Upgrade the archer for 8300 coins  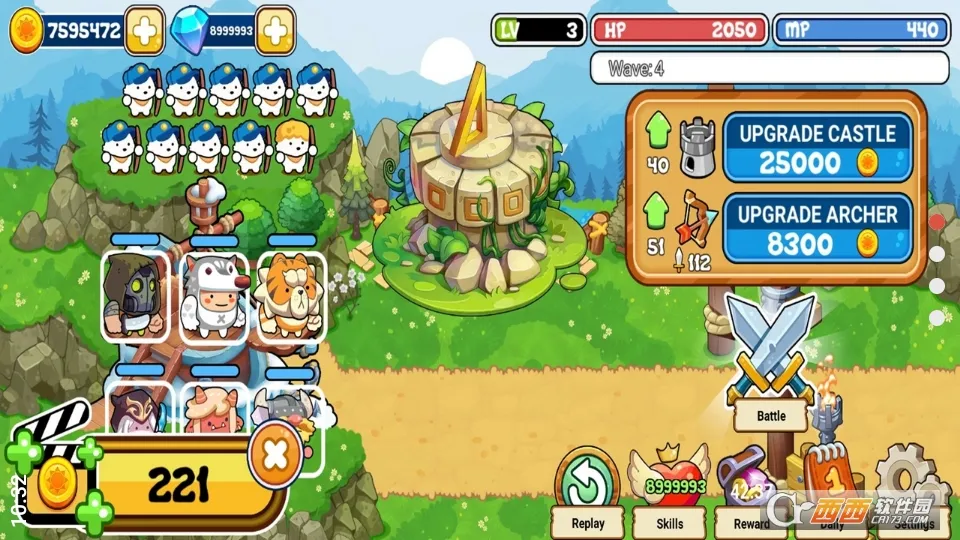(818, 228)
